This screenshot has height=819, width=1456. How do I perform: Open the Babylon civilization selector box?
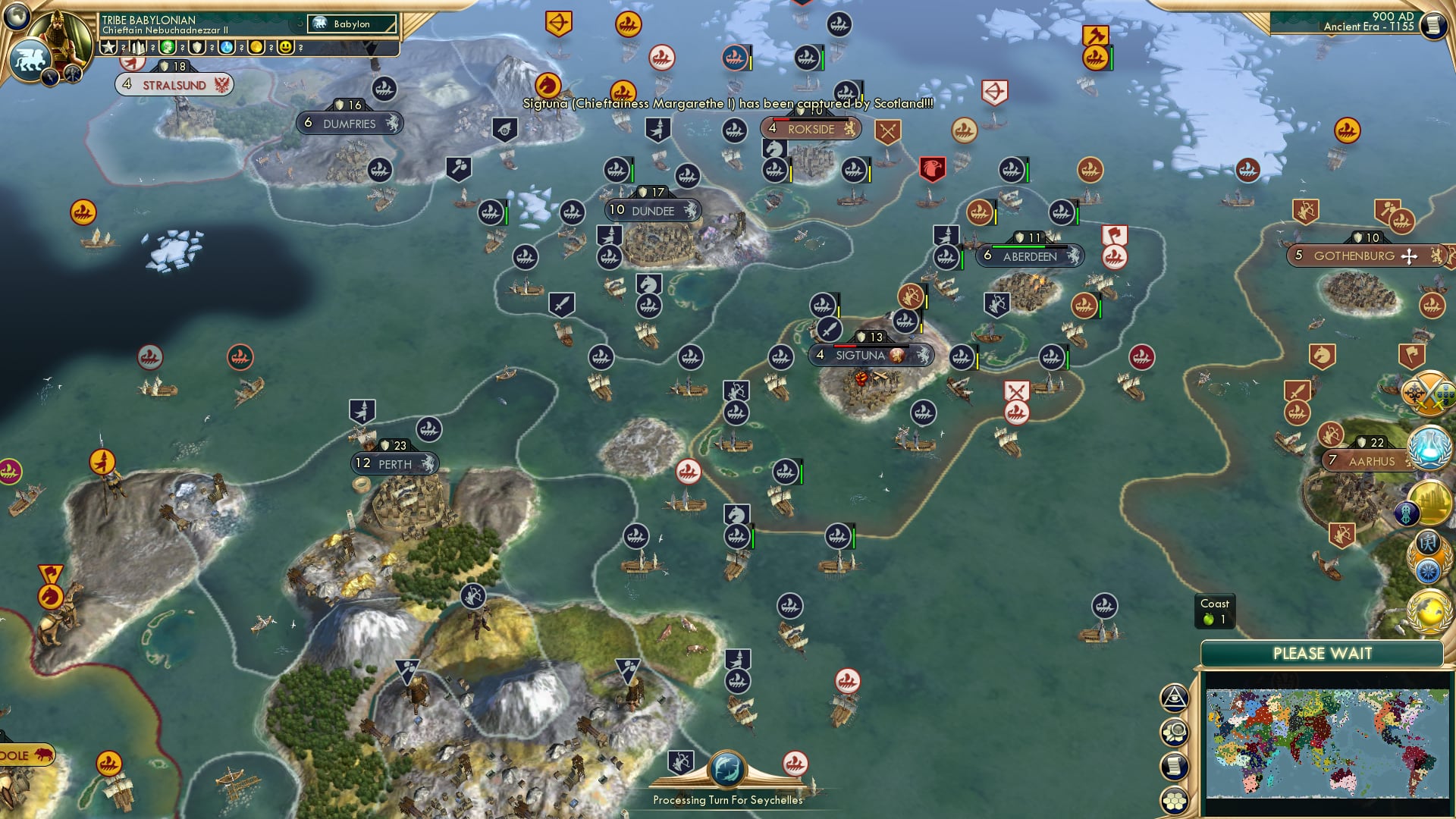point(350,24)
